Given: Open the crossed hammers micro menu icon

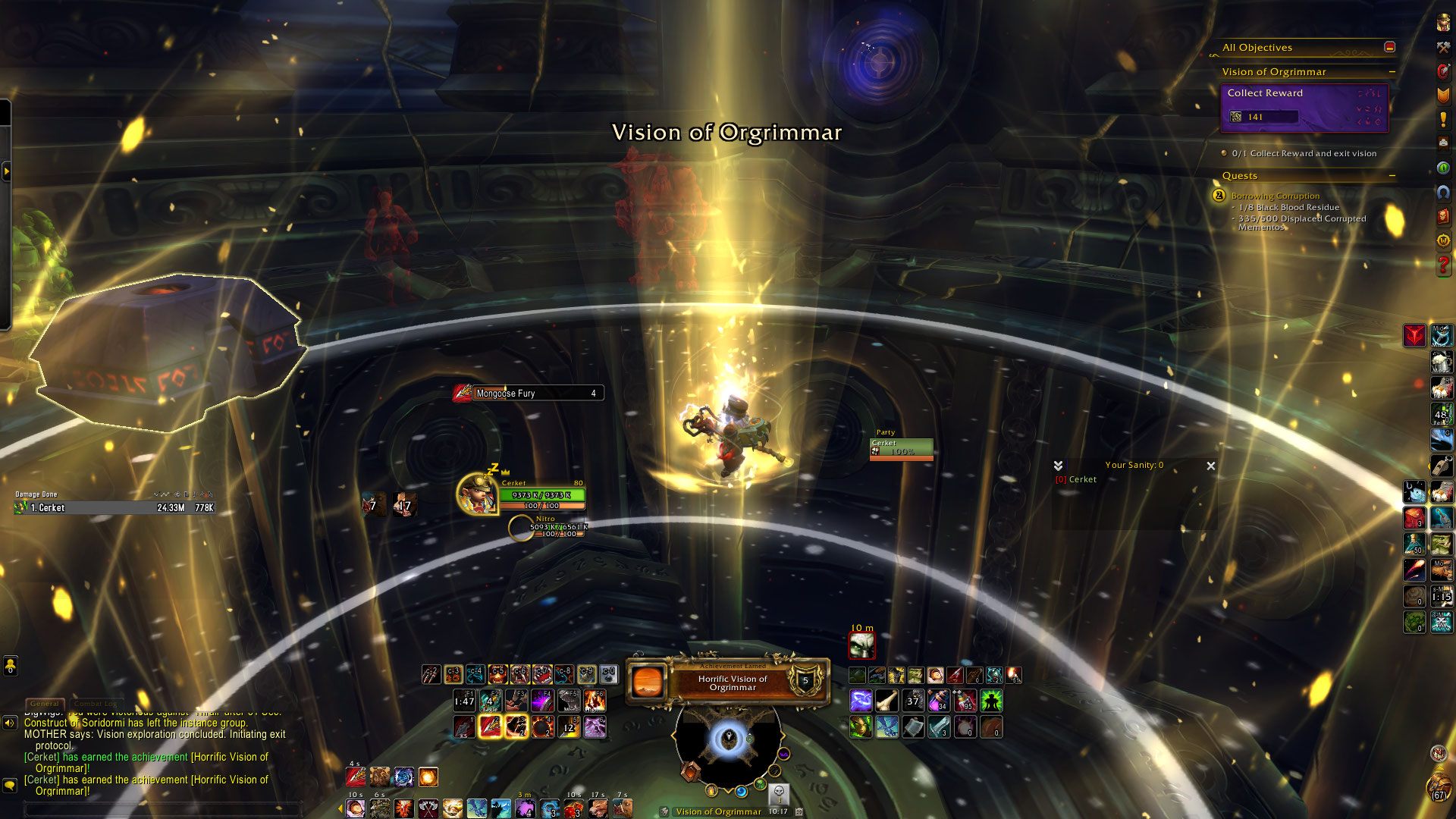Looking at the screenshot, I should click(1443, 47).
